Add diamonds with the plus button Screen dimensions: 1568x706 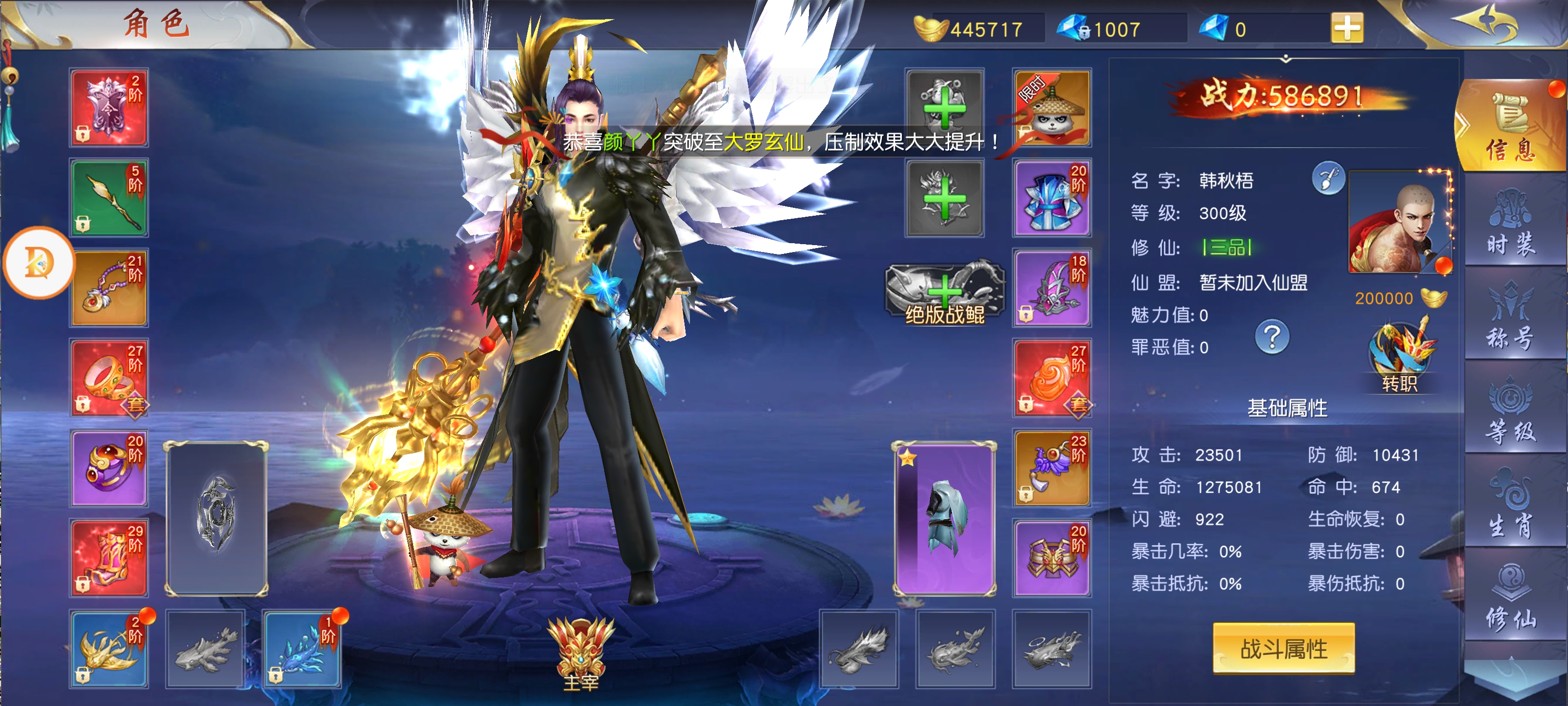pos(1347,28)
